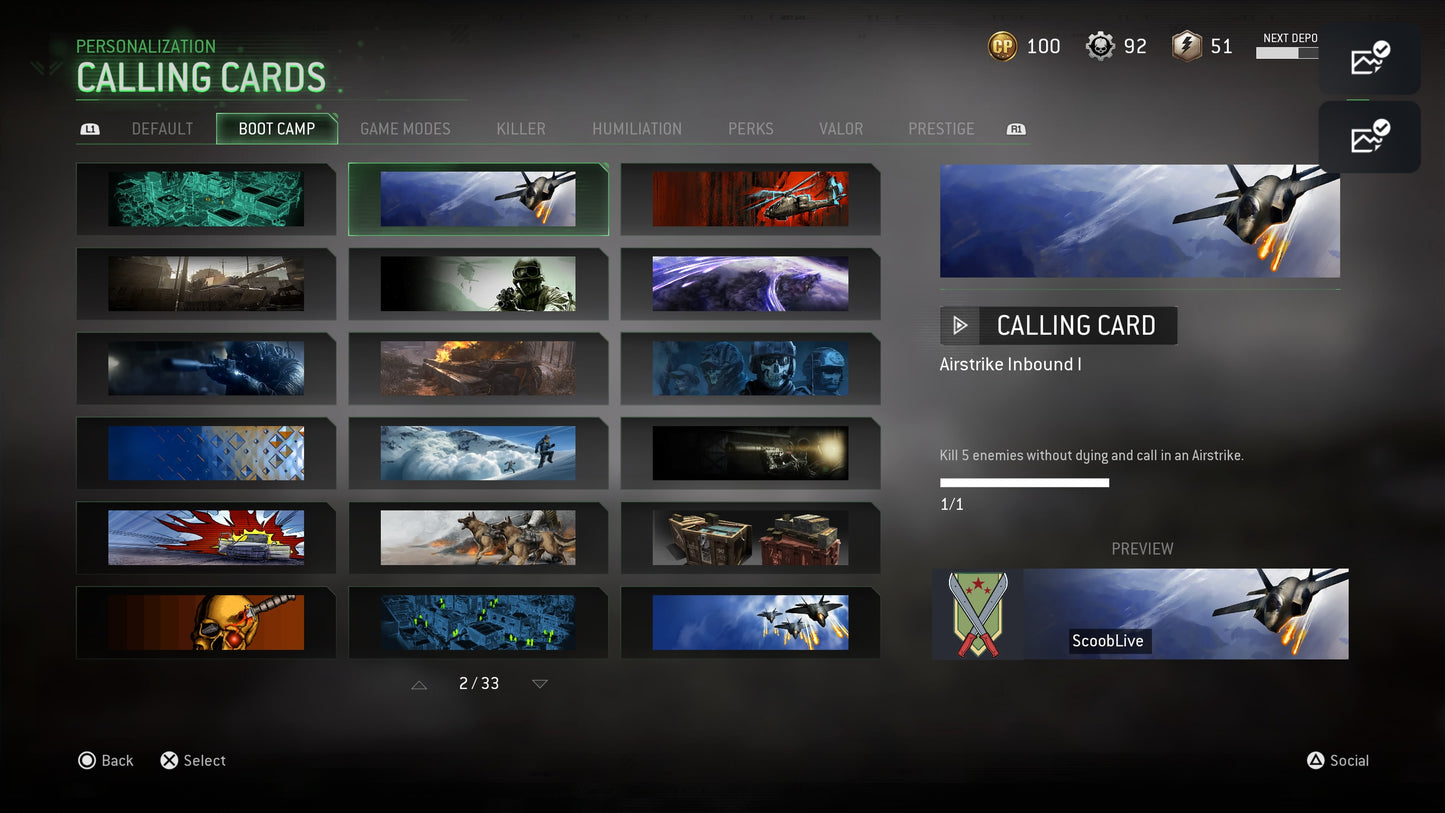Open Social with the triangle button
The height and width of the screenshot is (813, 1445).
1339,760
